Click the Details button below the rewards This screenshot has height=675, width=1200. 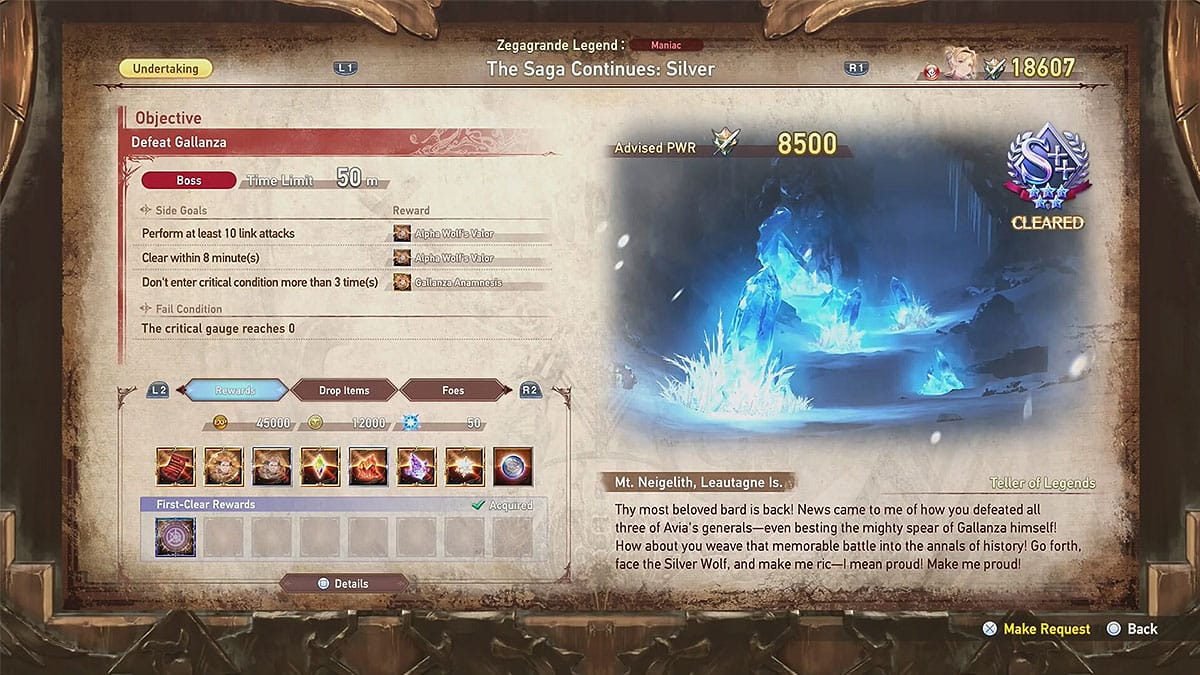343,584
